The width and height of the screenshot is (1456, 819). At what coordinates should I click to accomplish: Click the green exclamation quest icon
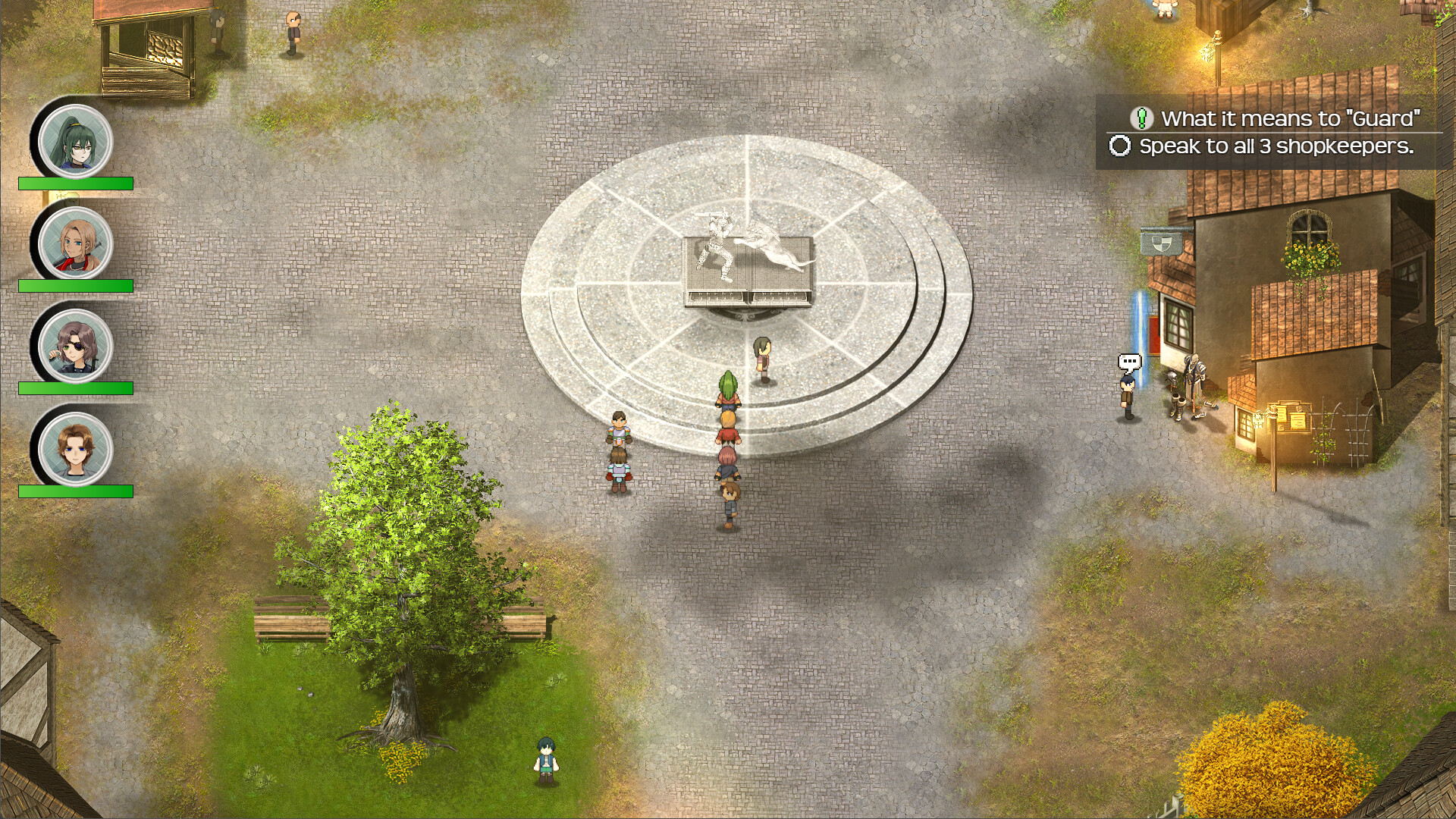point(1141,118)
